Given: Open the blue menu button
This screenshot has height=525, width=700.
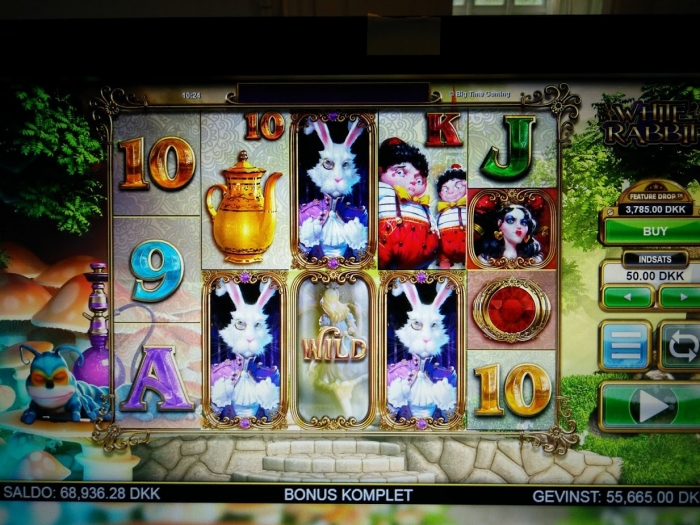Looking at the screenshot, I should [626, 346].
